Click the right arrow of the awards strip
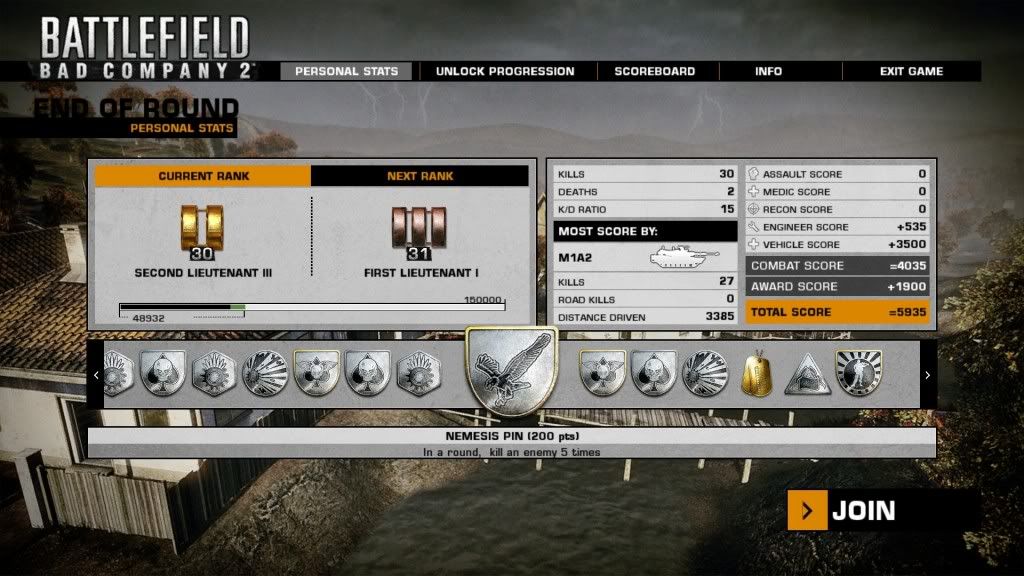The height and width of the screenshot is (576, 1024). tap(928, 375)
